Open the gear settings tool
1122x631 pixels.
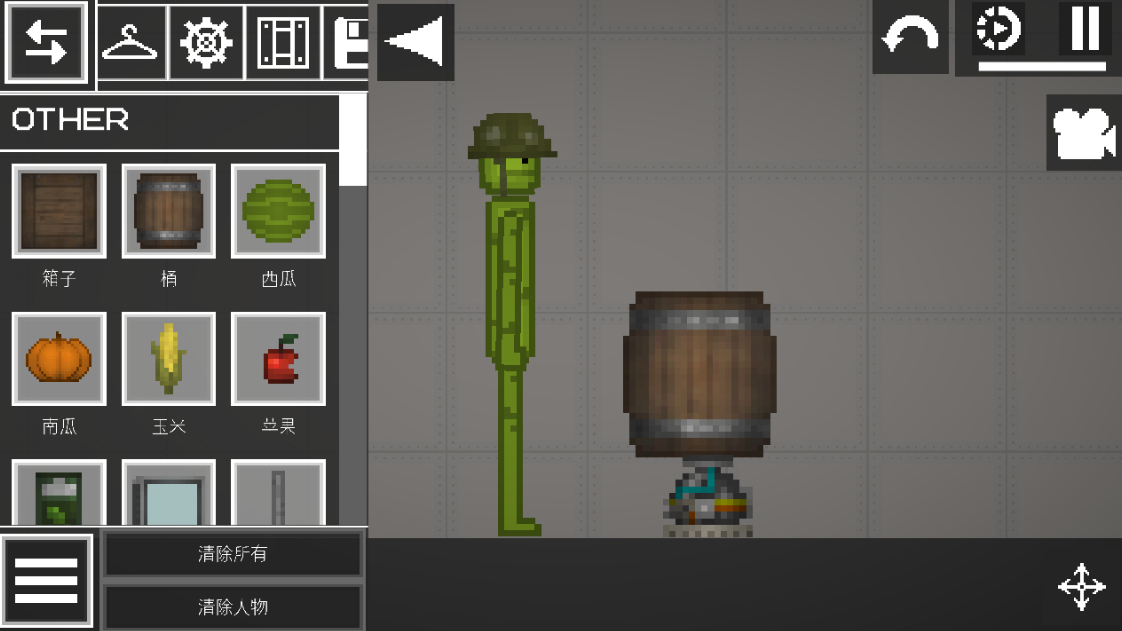pos(207,43)
